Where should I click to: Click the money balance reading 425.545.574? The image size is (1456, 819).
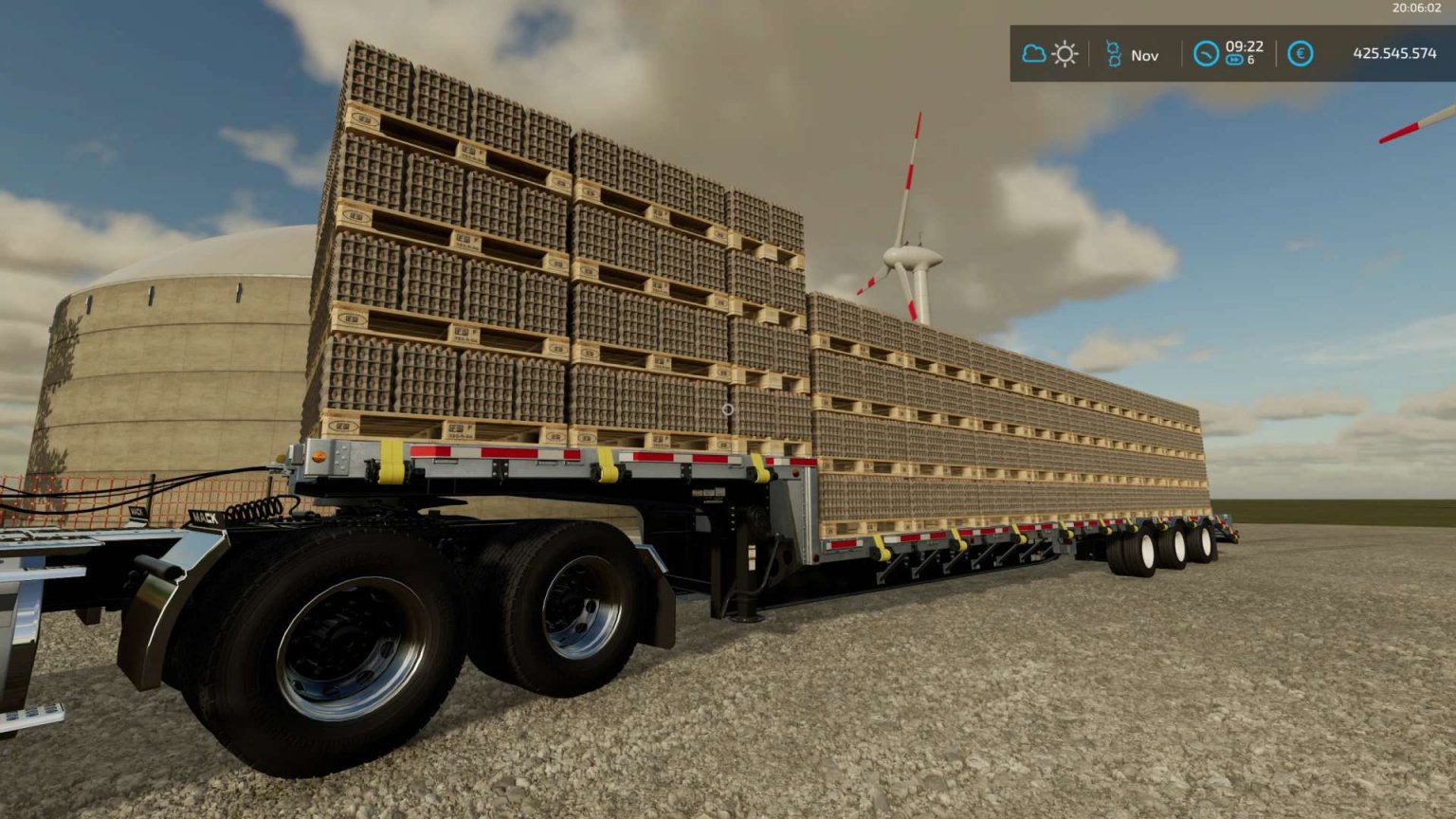1395,53
